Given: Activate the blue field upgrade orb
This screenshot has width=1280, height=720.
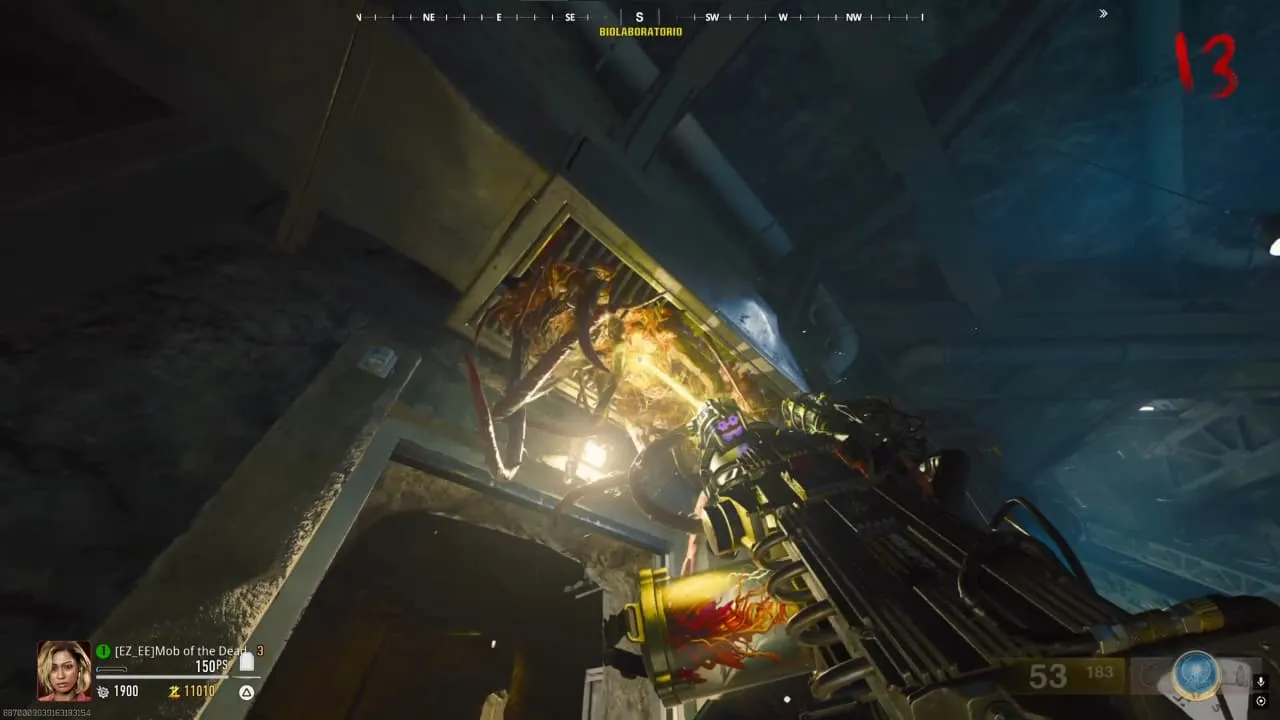Looking at the screenshot, I should (x=1196, y=675).
